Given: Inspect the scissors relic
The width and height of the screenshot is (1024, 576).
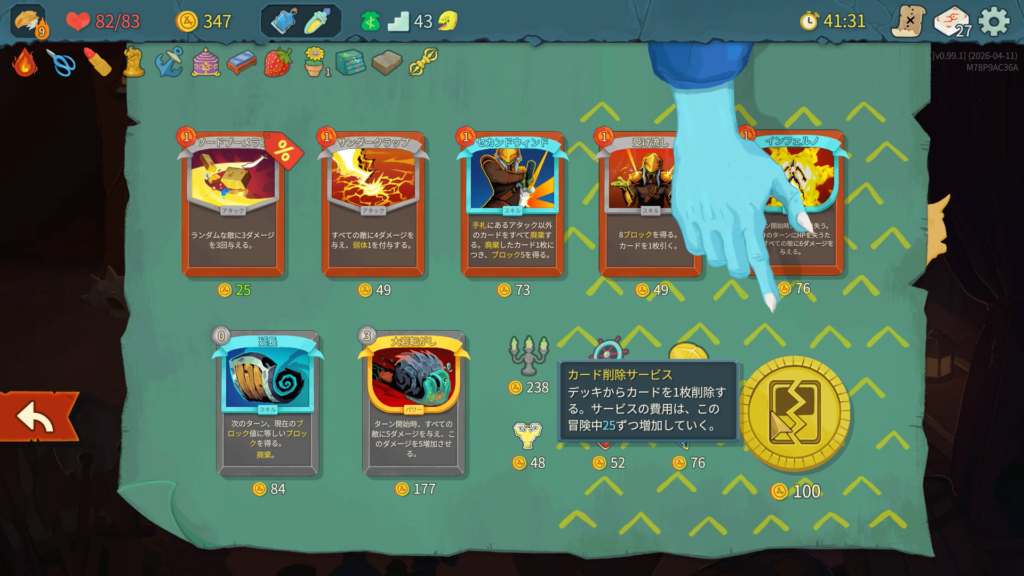Looking at the screenshot, I should click(60, 63).
